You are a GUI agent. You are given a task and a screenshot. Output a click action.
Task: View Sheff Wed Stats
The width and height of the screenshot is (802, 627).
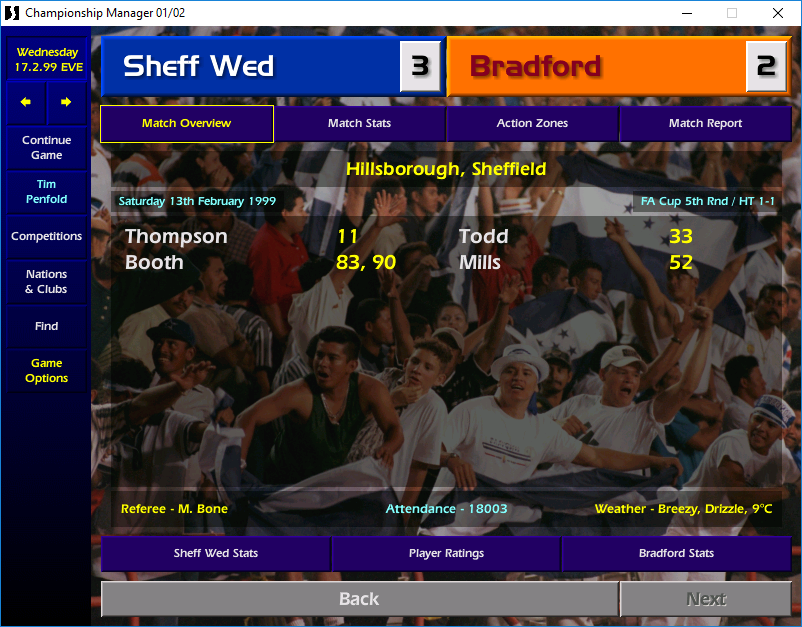[215, 553]
